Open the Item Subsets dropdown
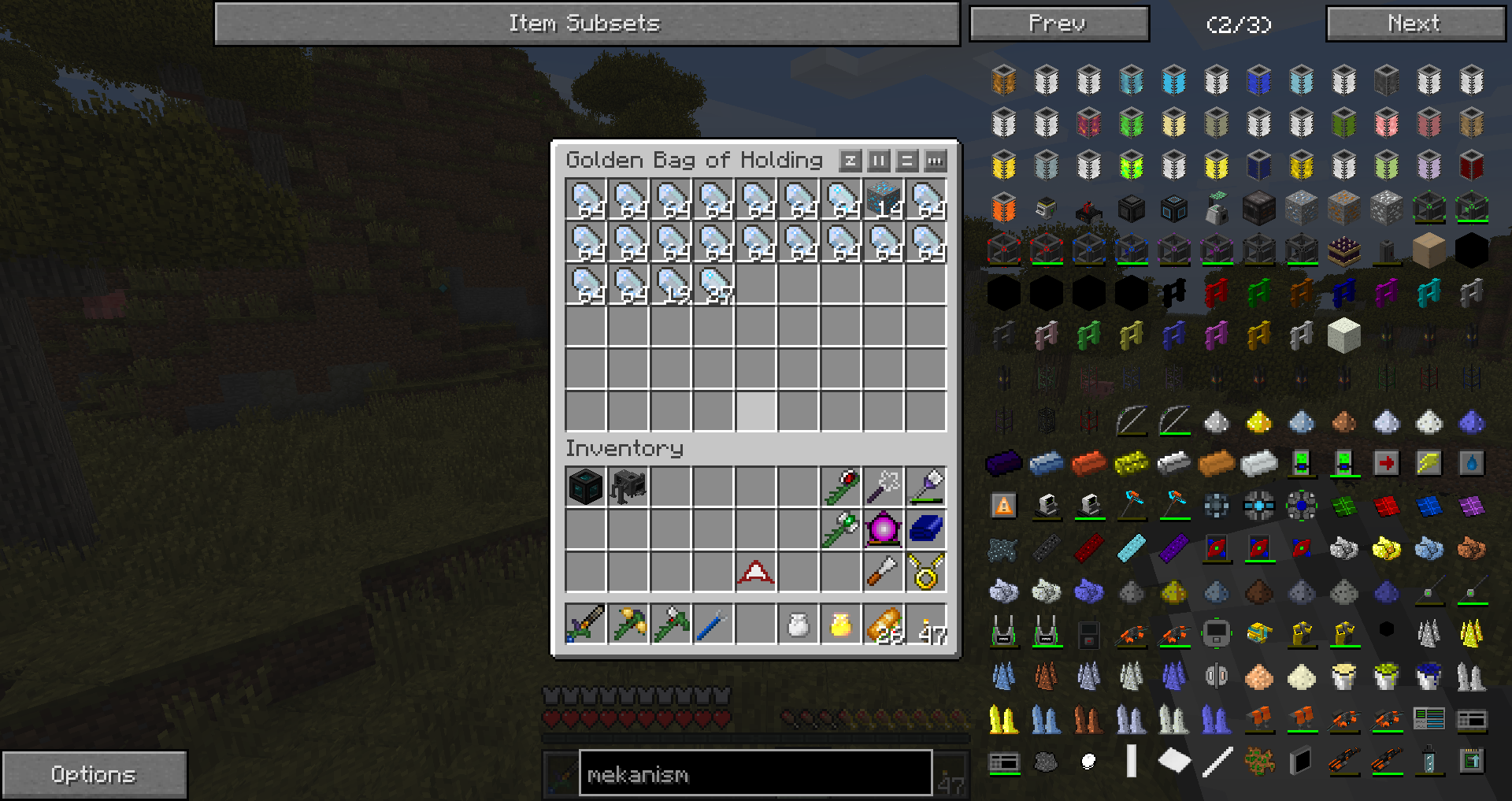 coord(587,24)
